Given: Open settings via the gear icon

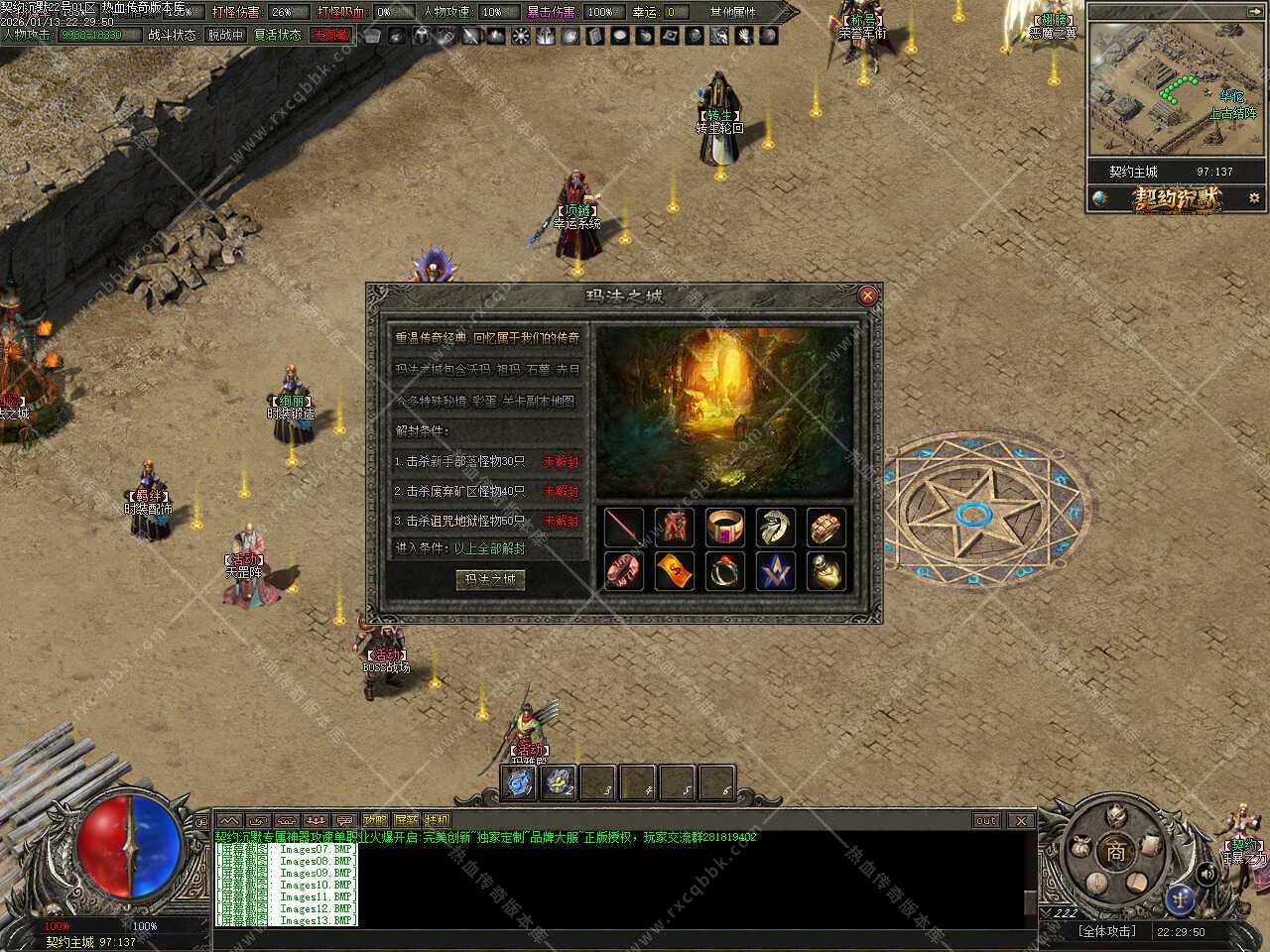Looking at the screenshot, I should tap(1255, 198).
